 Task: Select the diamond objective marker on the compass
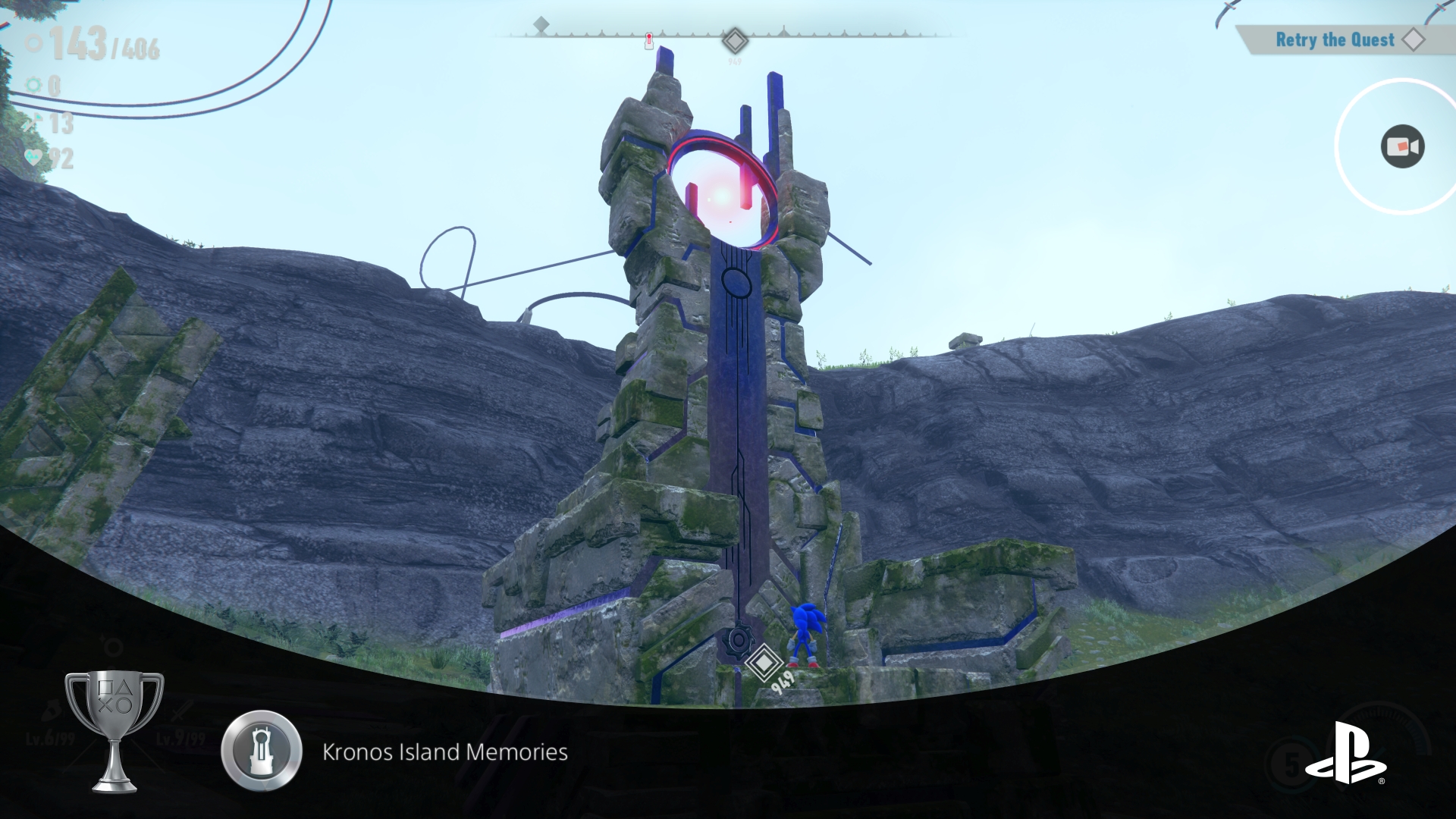coord(734,40)
